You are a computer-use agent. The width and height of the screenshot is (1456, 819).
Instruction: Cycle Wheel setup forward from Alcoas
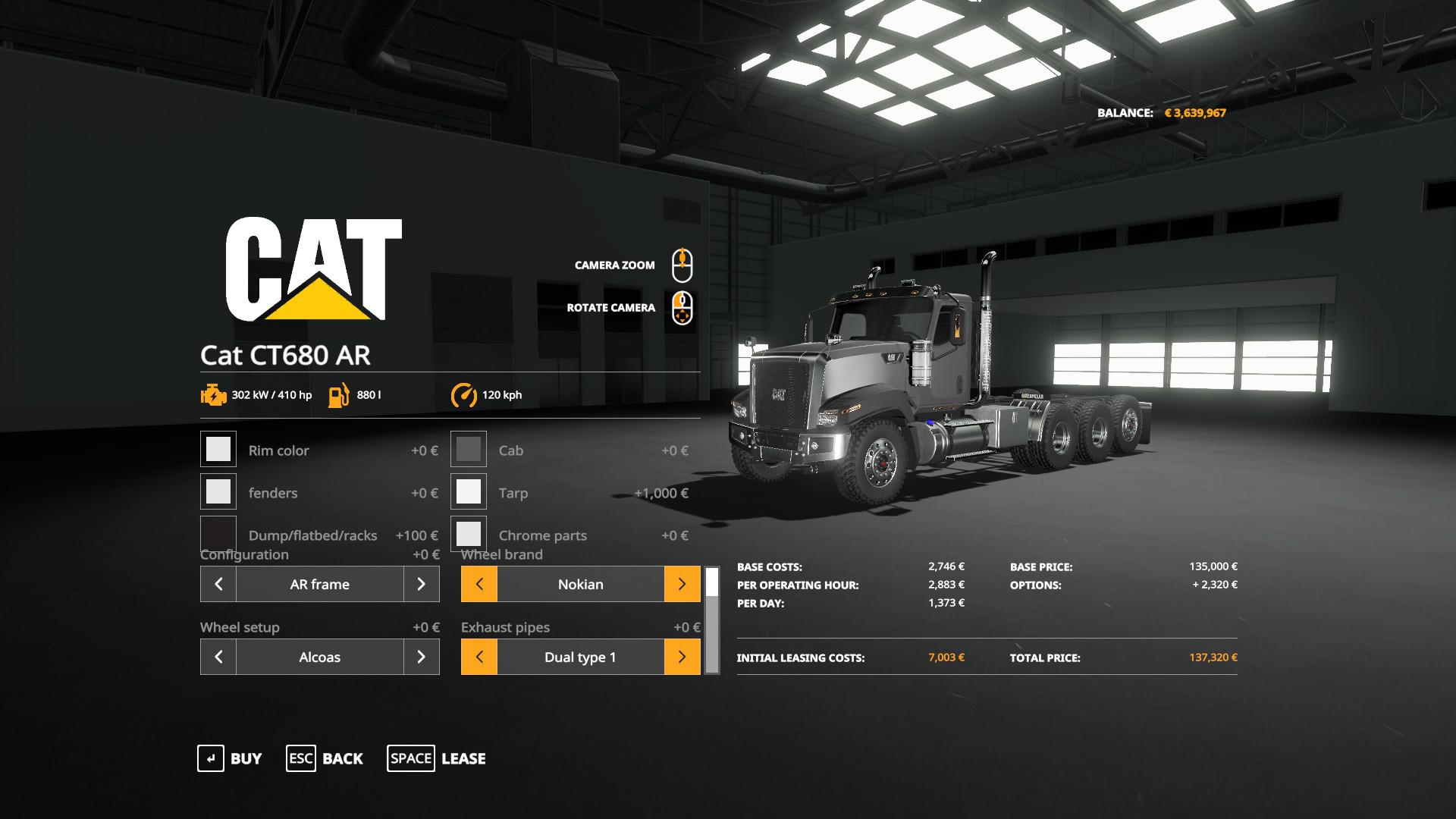pyautogui.click(x=422, y=657)
